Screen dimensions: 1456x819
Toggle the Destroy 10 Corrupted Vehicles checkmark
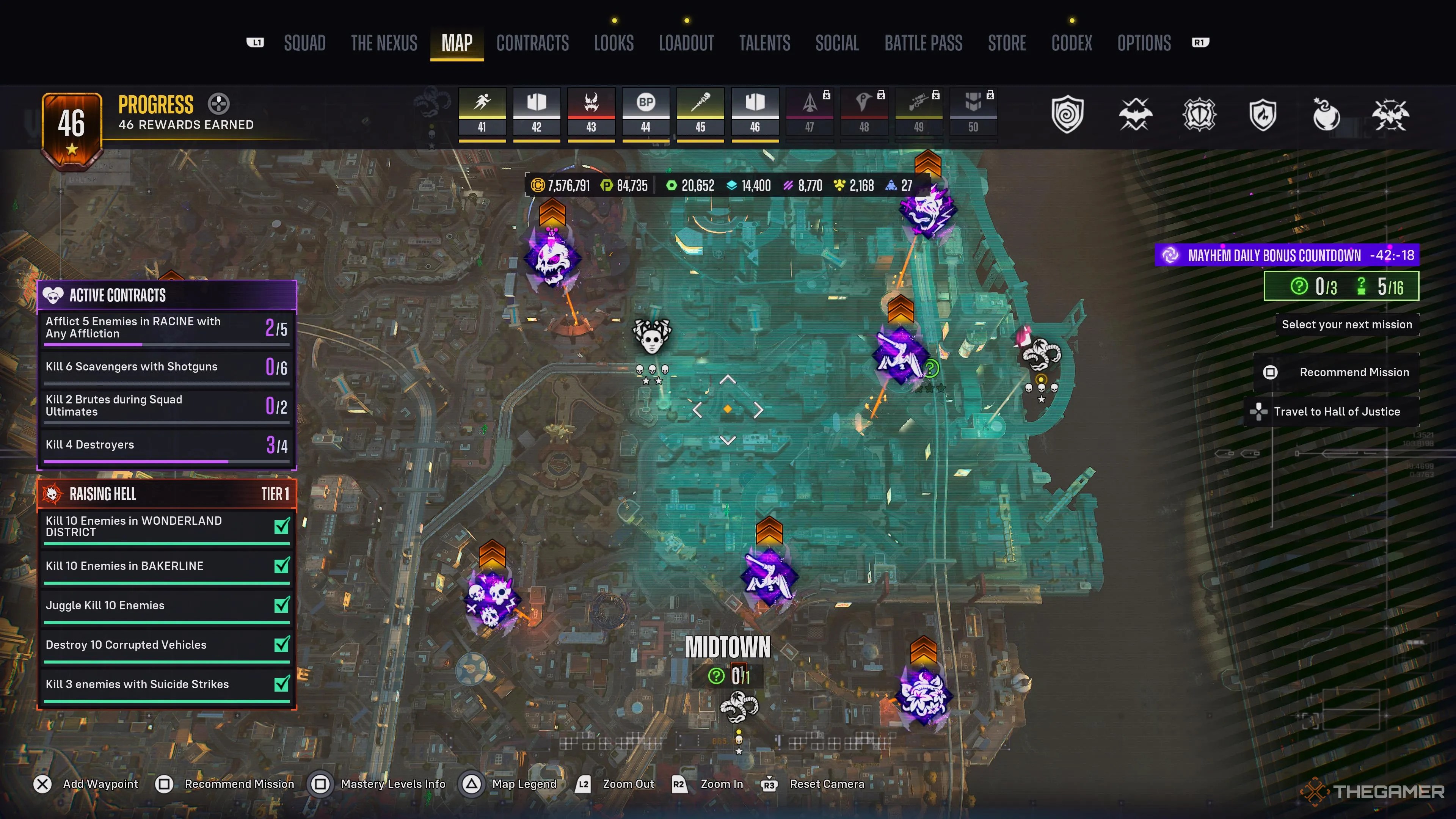coord(282,644)
